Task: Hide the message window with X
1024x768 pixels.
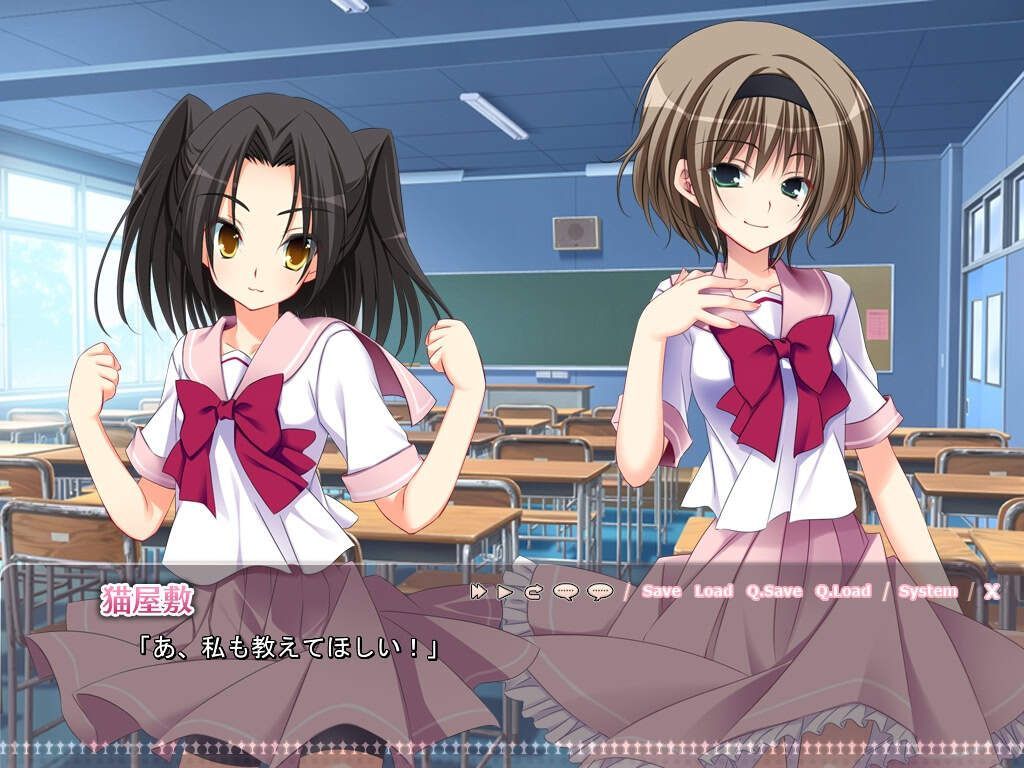Action: (x=991, y=591)
